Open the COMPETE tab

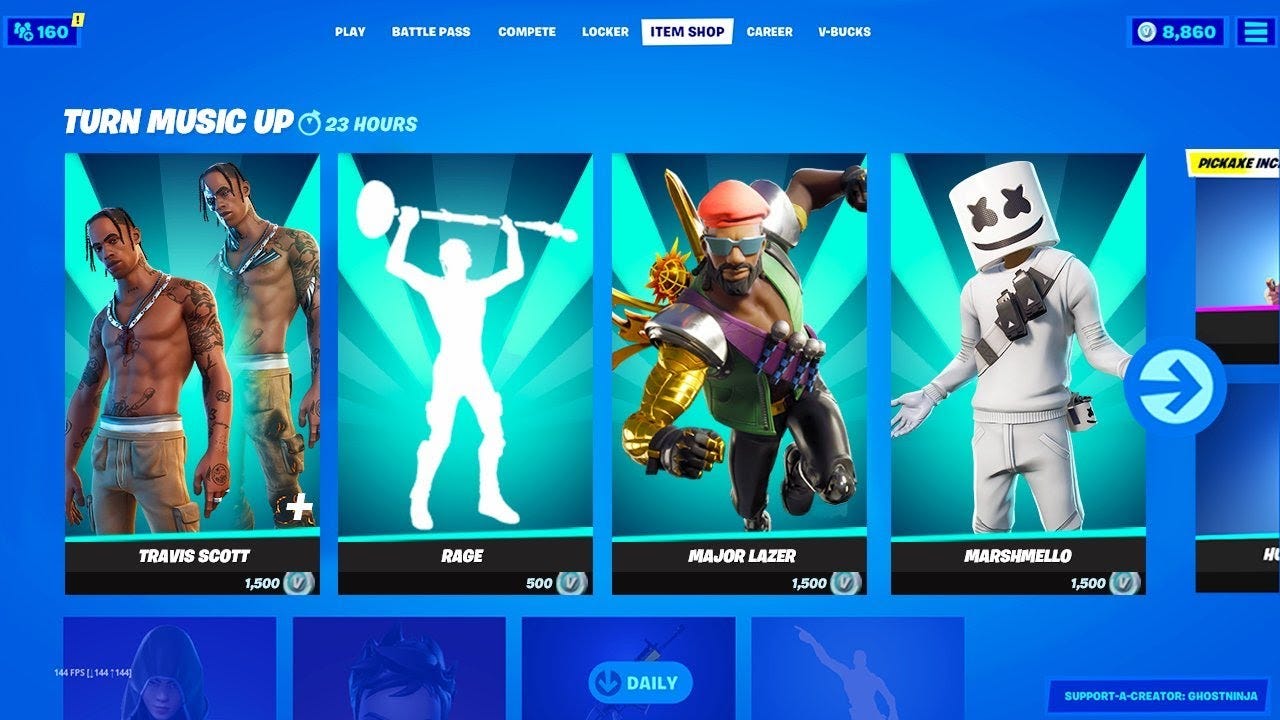tap(527, 31)
